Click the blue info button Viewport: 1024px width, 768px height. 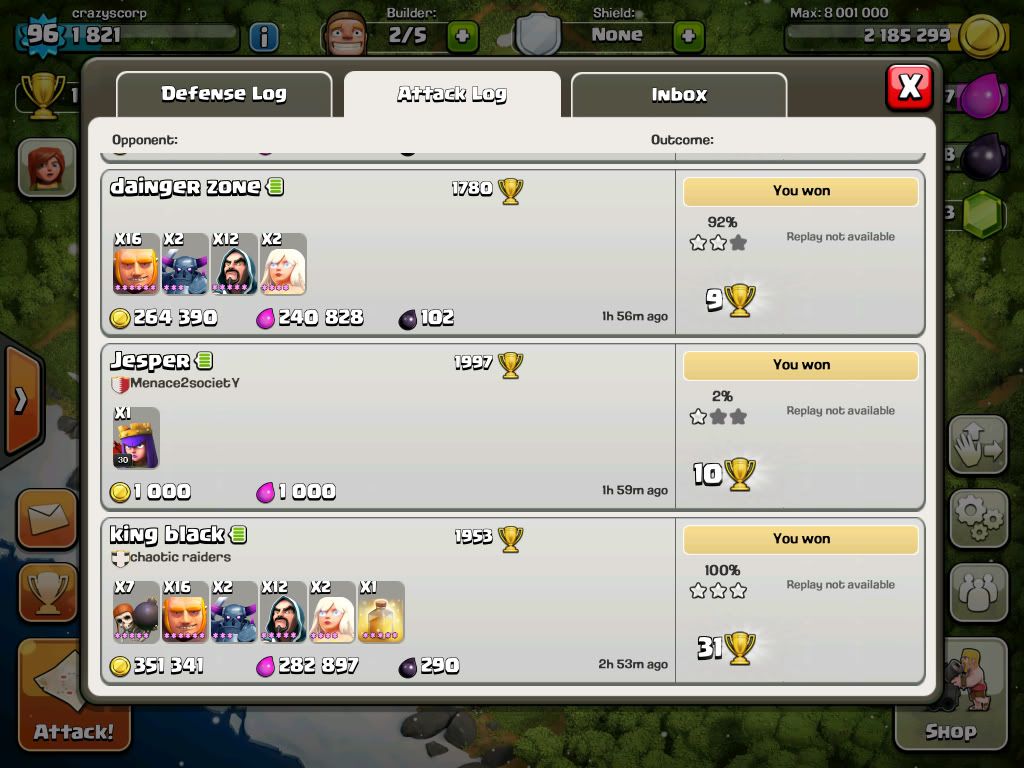[x=263, y=37]
